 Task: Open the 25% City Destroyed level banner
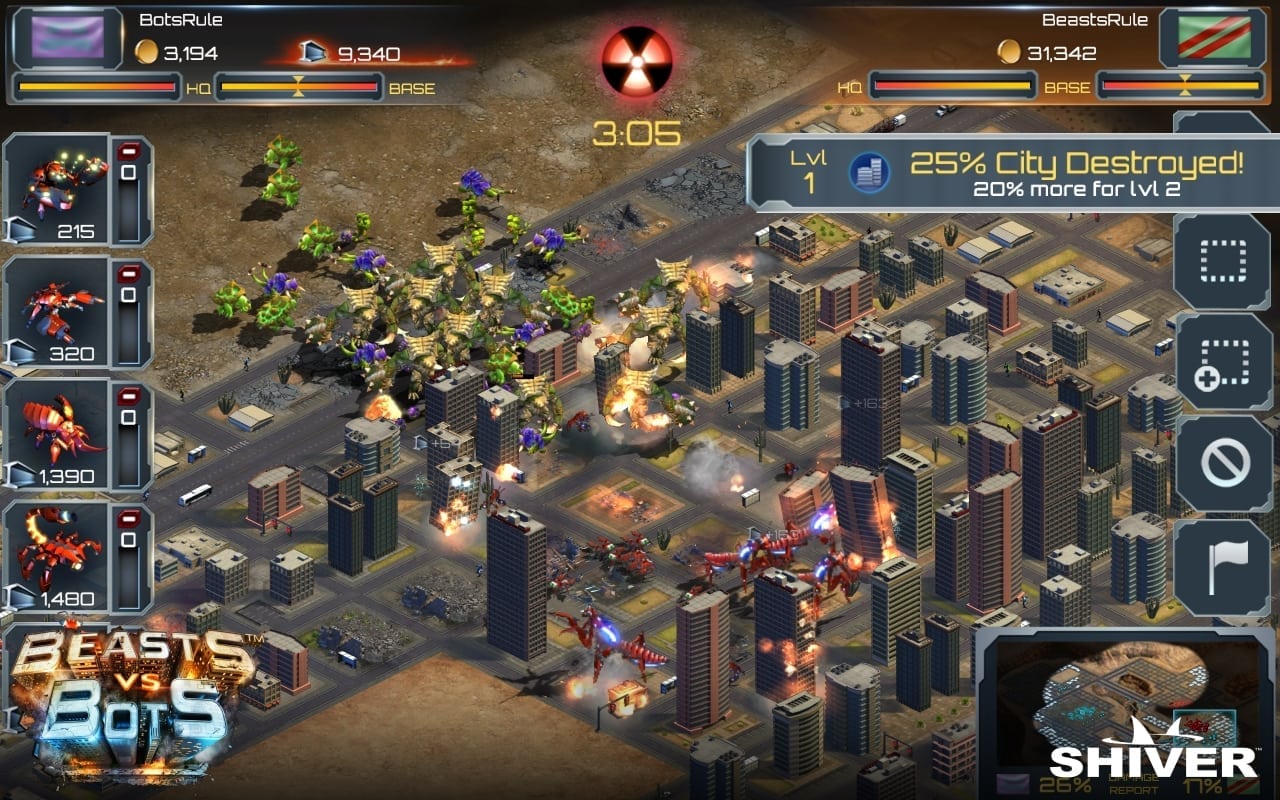pyautogui.click(x=1012, y=173)
